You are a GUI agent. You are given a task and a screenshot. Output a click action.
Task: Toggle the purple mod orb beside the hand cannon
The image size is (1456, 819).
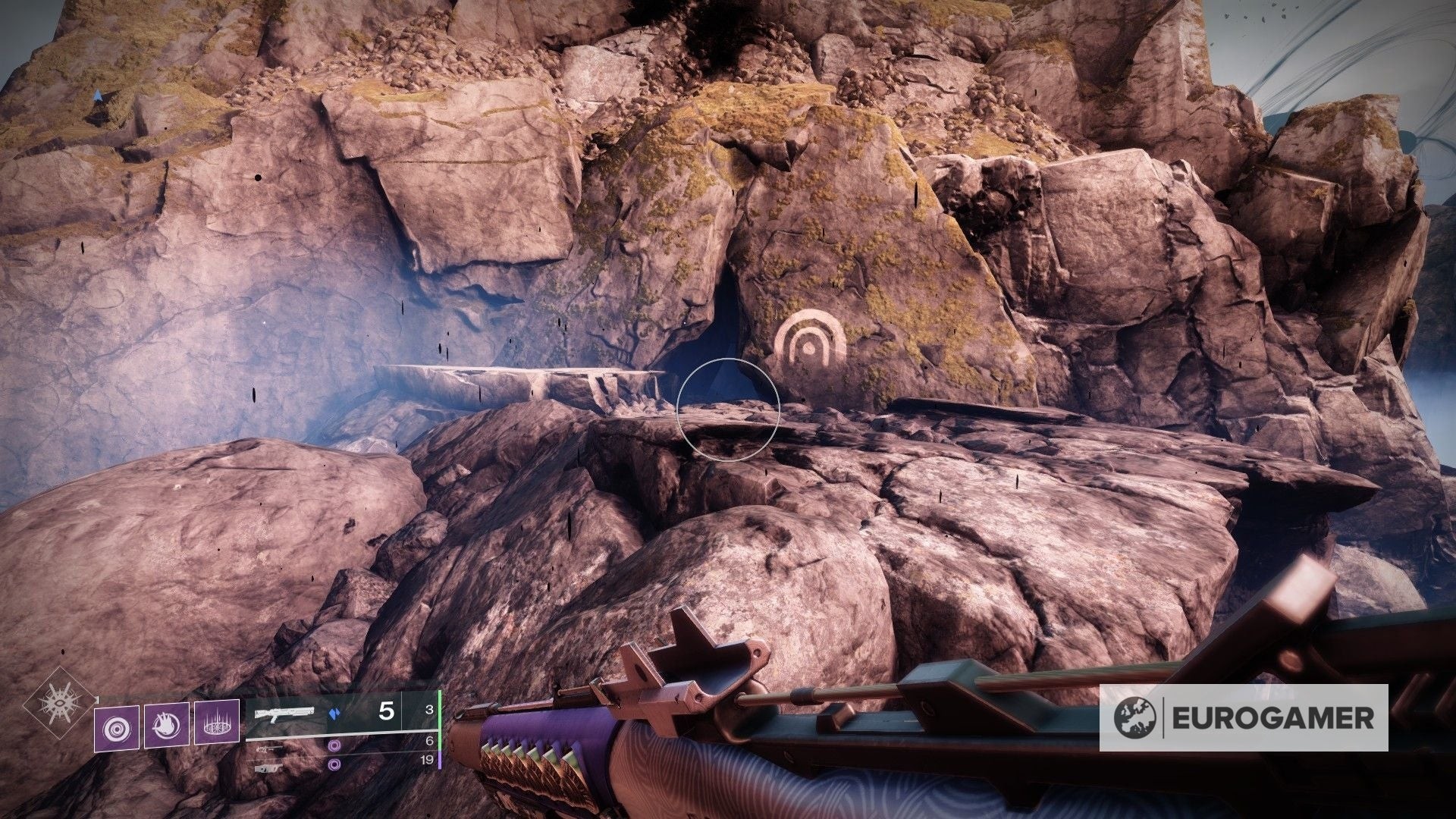point(333,764)
